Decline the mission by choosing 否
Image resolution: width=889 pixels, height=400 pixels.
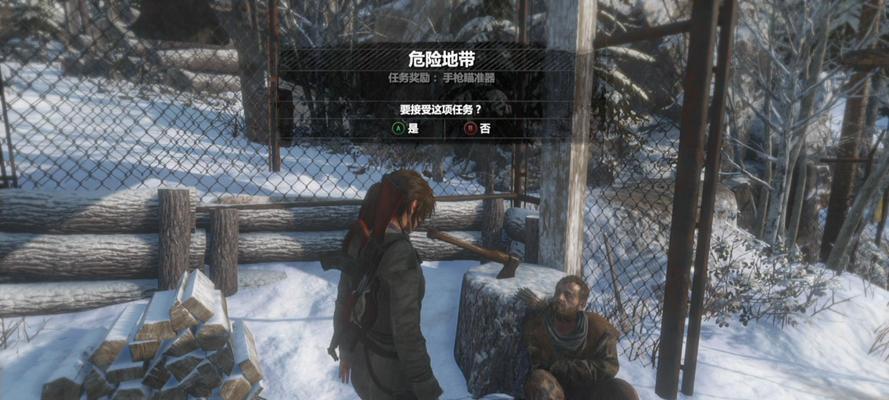(x=477, y=129)
